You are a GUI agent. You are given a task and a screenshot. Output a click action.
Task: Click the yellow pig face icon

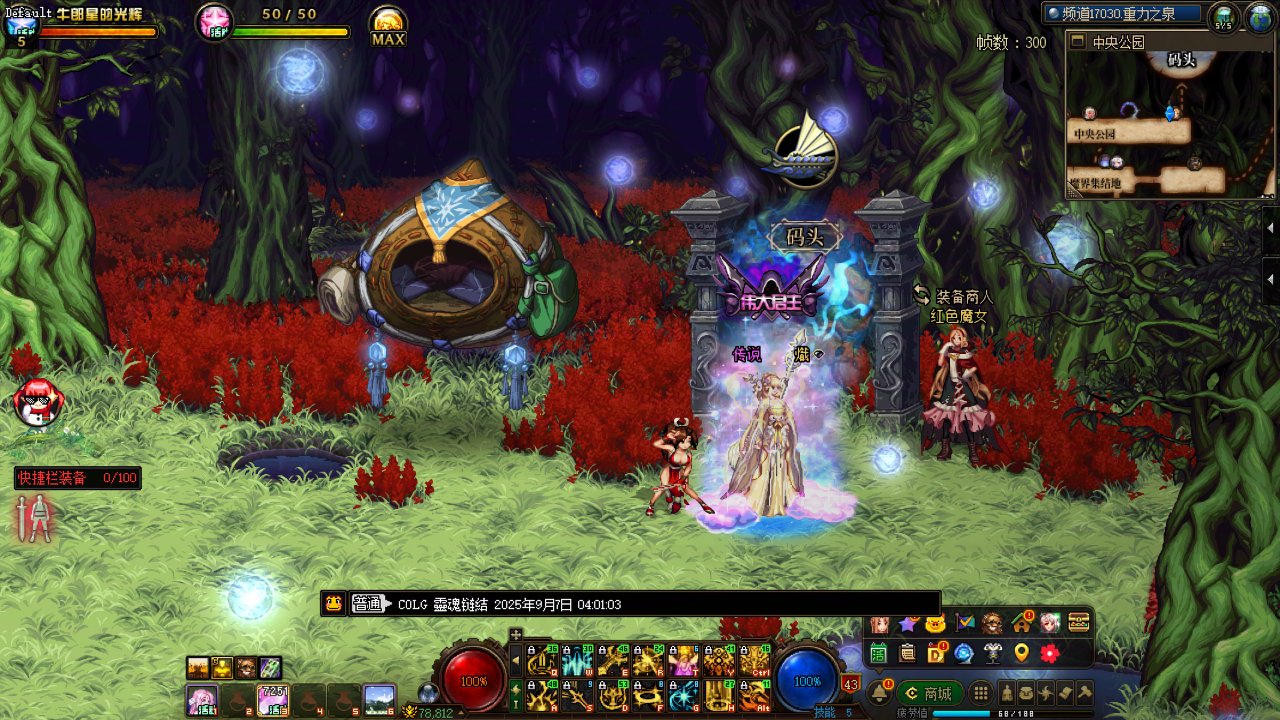(936, 624)
